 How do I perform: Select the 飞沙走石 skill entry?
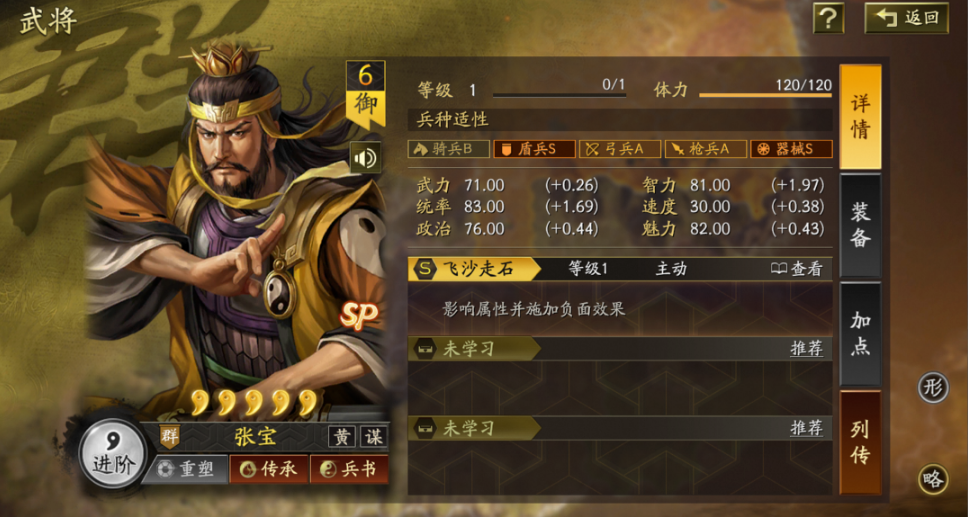476,268
